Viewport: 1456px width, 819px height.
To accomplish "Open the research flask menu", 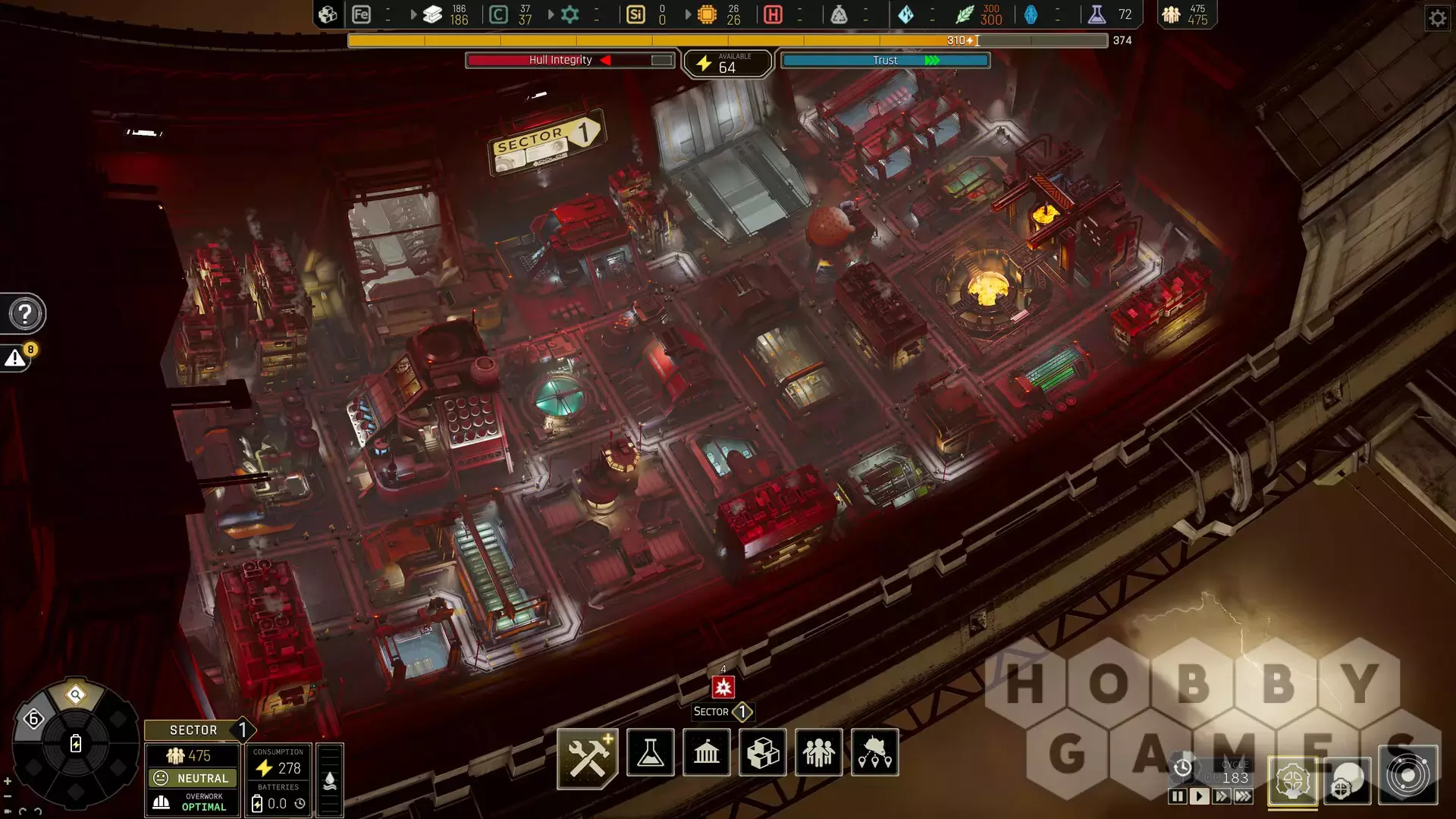I will click(651, 753).
